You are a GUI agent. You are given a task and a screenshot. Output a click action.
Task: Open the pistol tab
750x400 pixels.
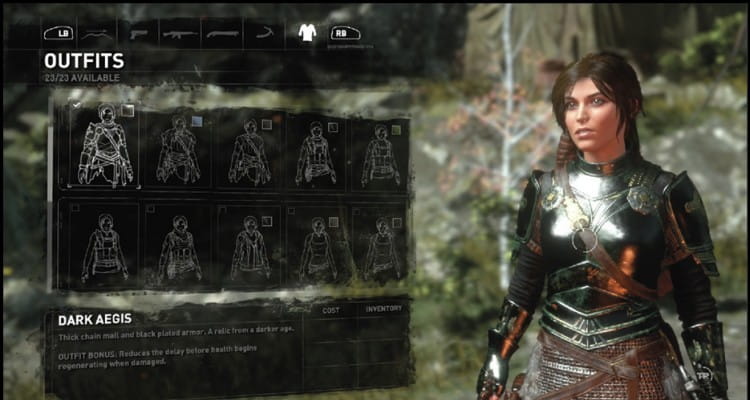point(137,32)
